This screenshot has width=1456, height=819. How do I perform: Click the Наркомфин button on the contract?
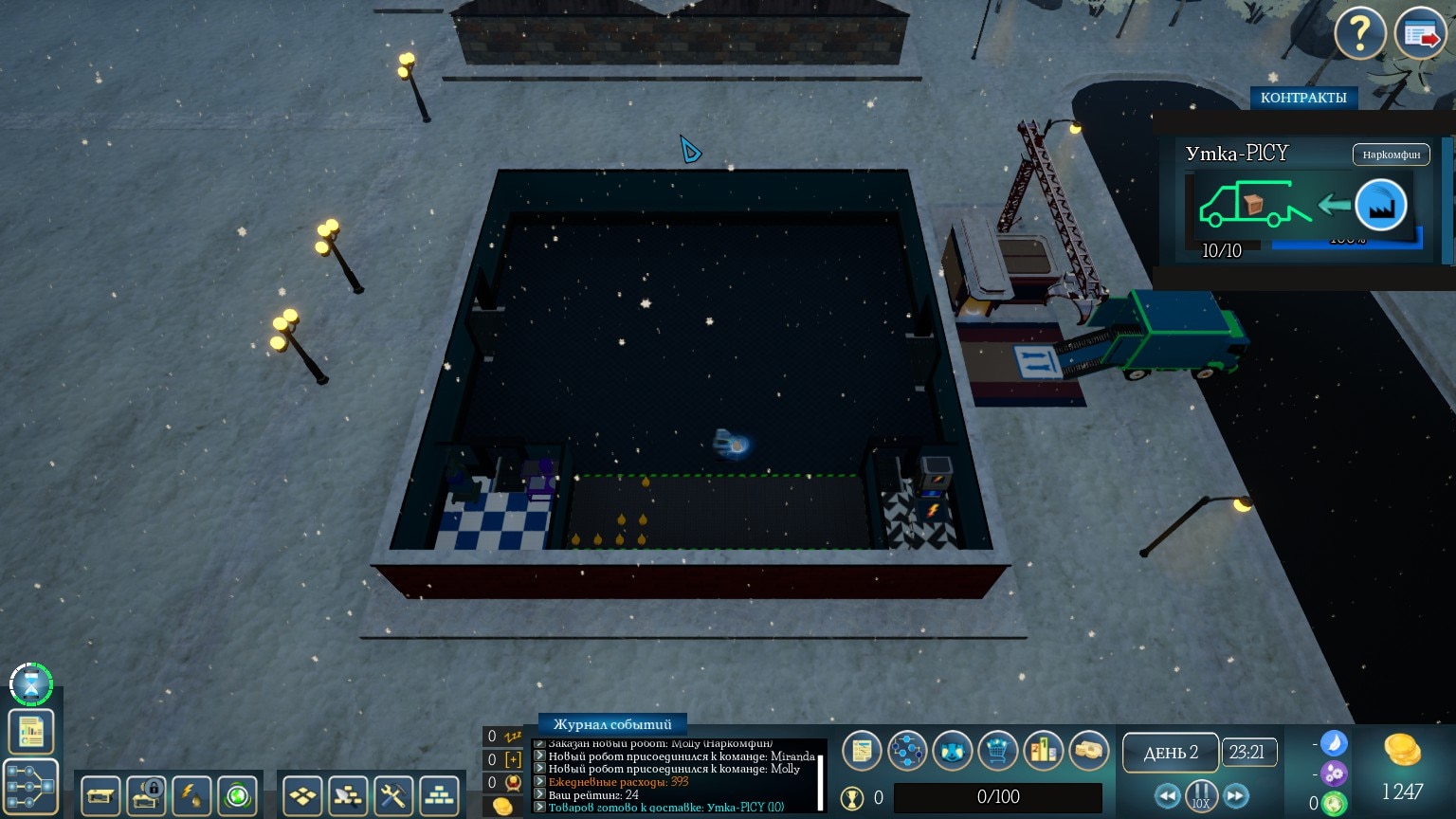pyautogui.click(x=1391, y=154)
